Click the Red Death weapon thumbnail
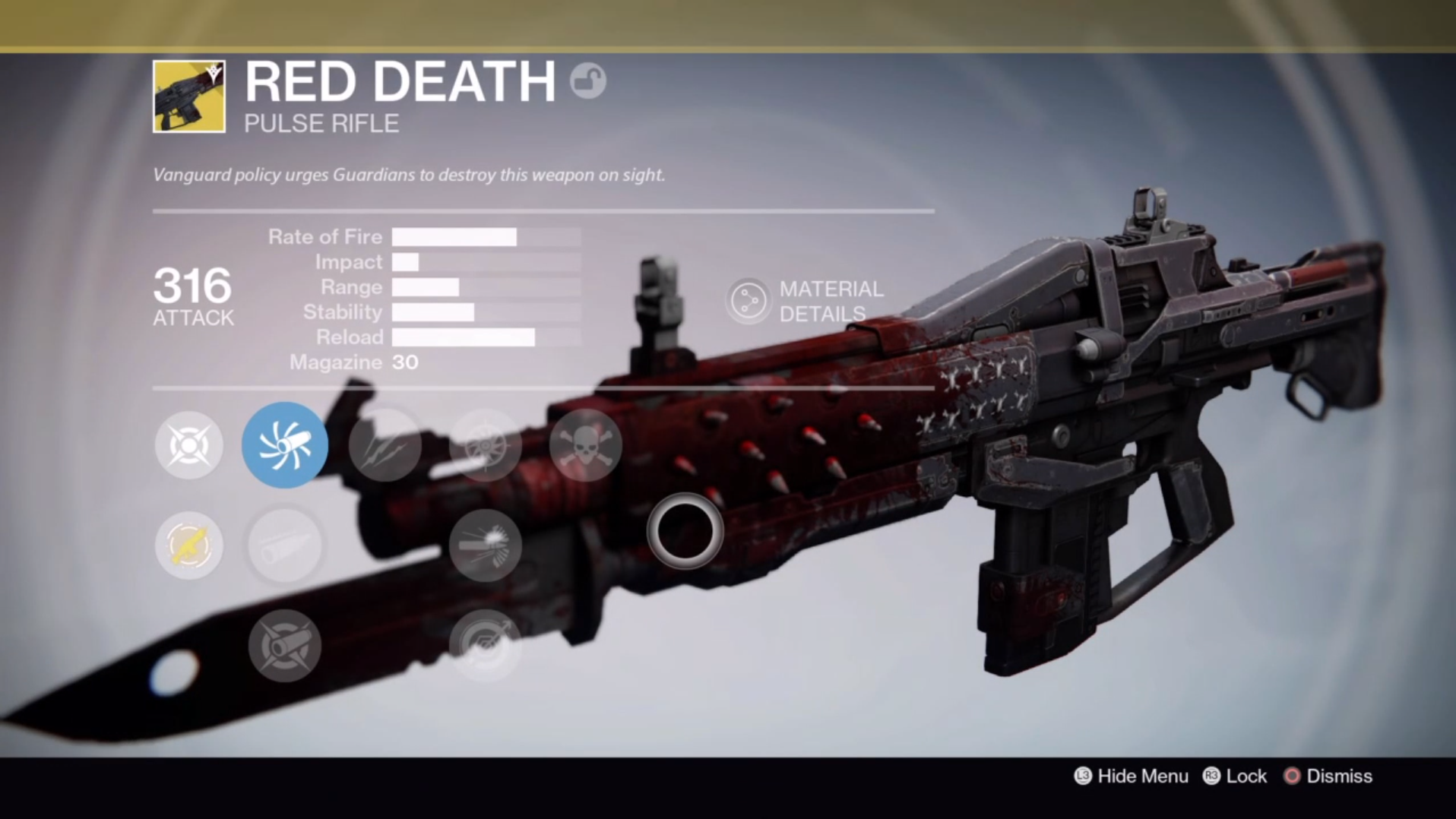The width and height of the screenshot is (1456, 819). tap(189, 96)
